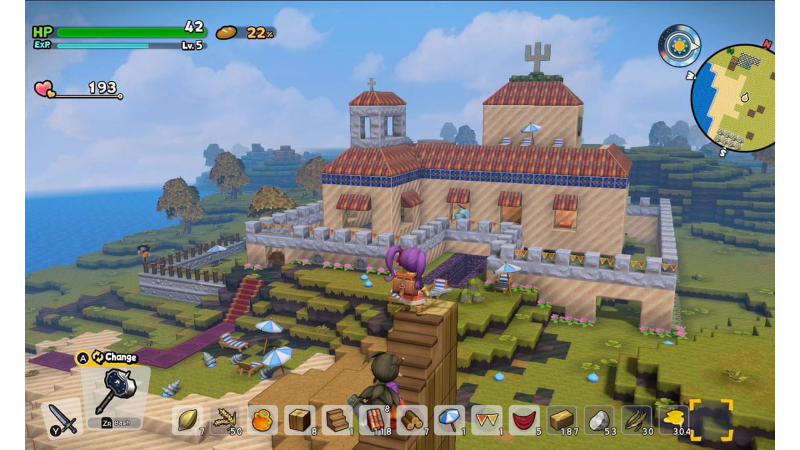Select the wooden stairs hotbar slot
800x450 pixels.
[337, 419]
